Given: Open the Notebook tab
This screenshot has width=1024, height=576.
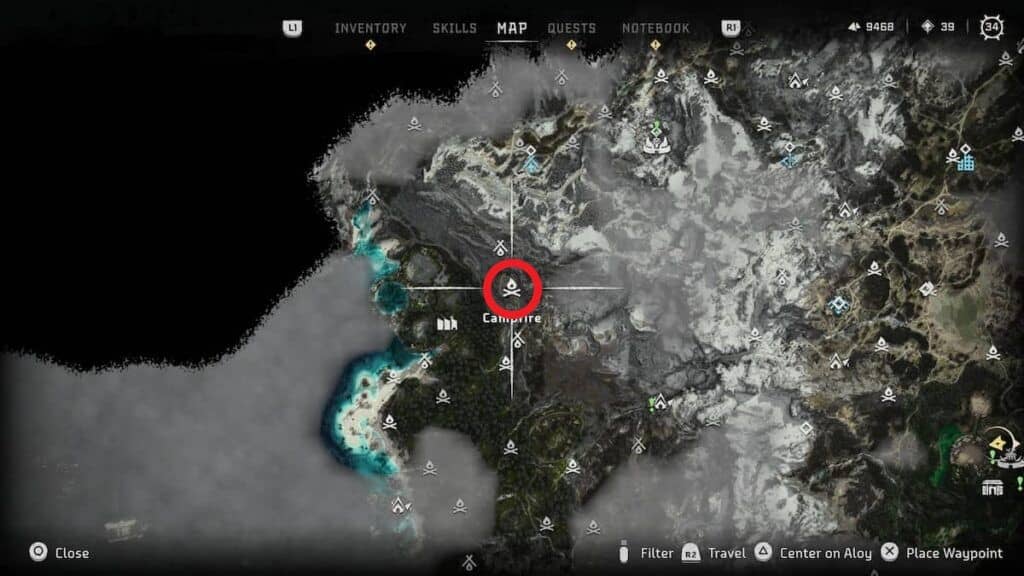Looking at the screenshot, I should click(x=656, y=28).
